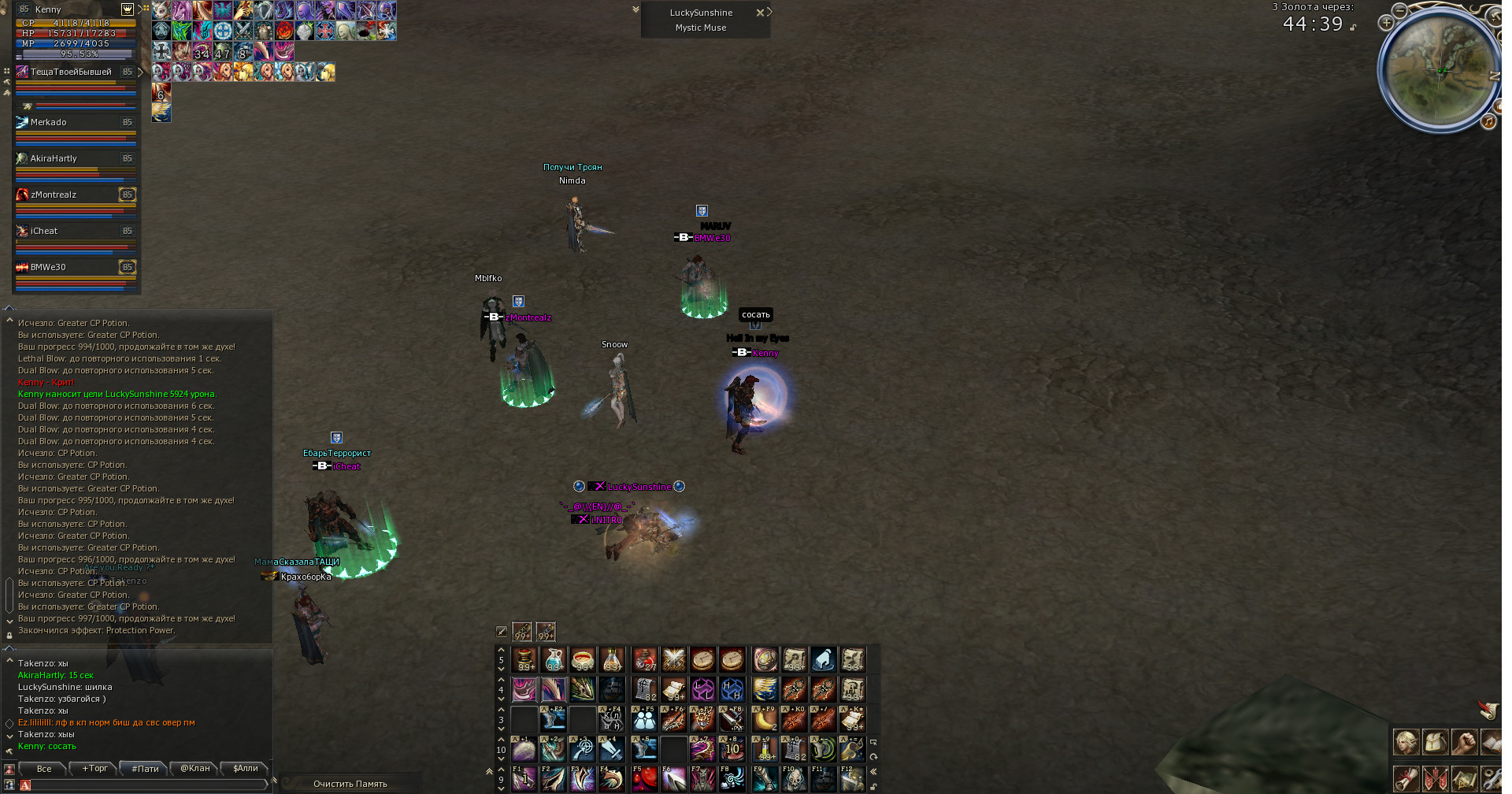Click the Очистить Память button
The width and height of the screenshot is (1512, 794).
[350, 784]
